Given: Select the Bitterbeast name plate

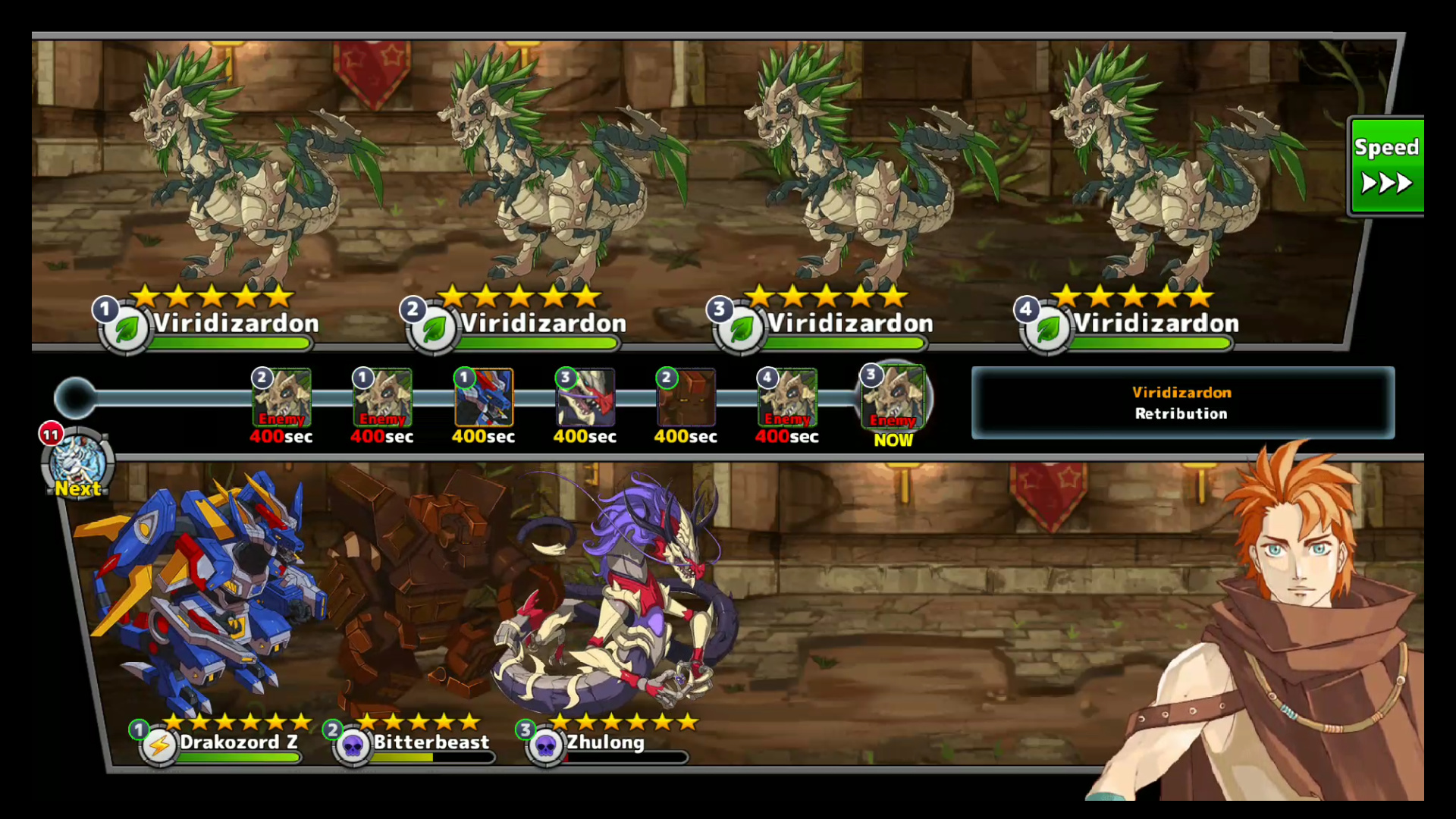Looking at the screenshot, I should point(431,742).
